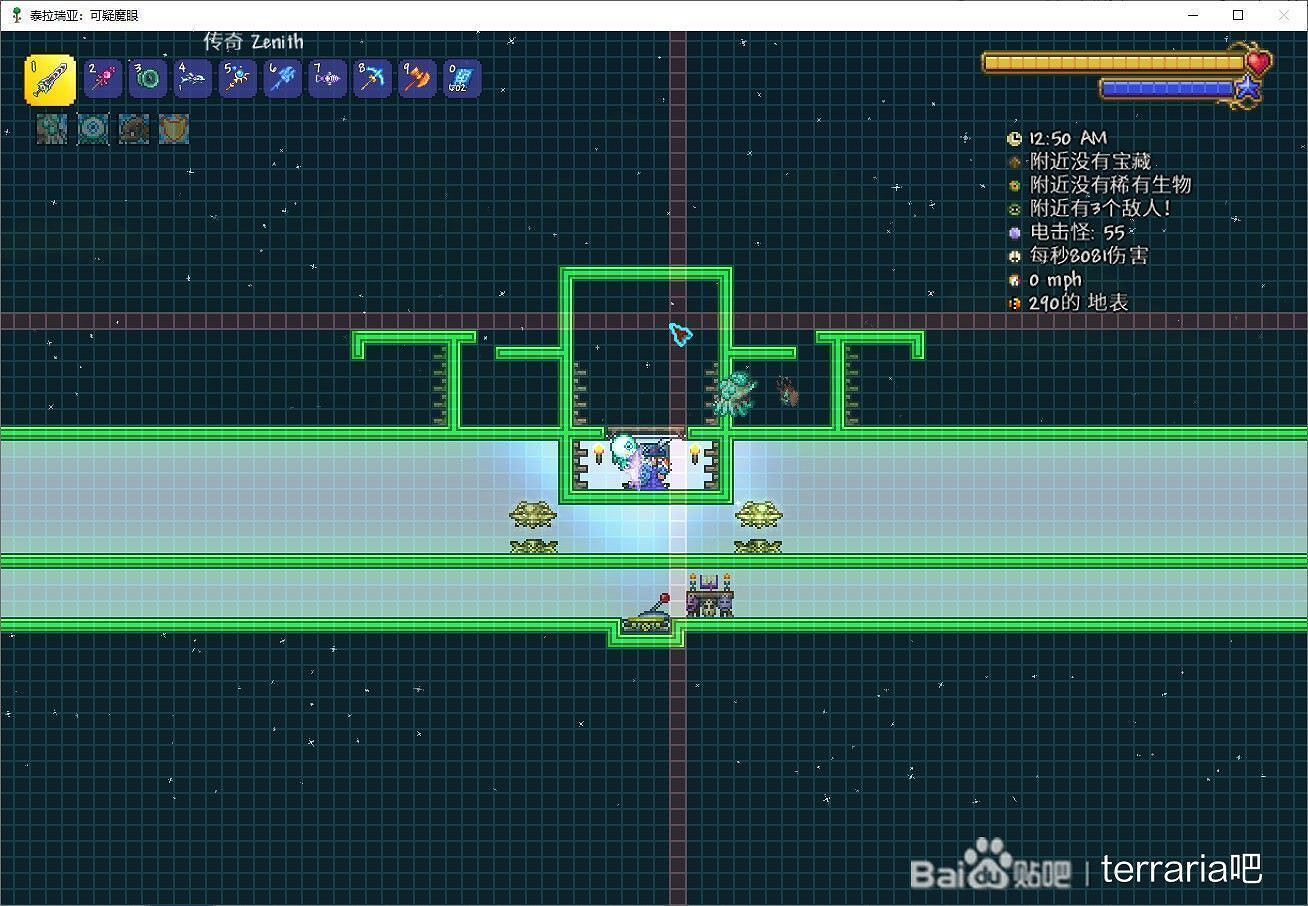Click the metal detector treasure icon
The width and height of the screenshot is (1308, 906).
(1015, 162)
